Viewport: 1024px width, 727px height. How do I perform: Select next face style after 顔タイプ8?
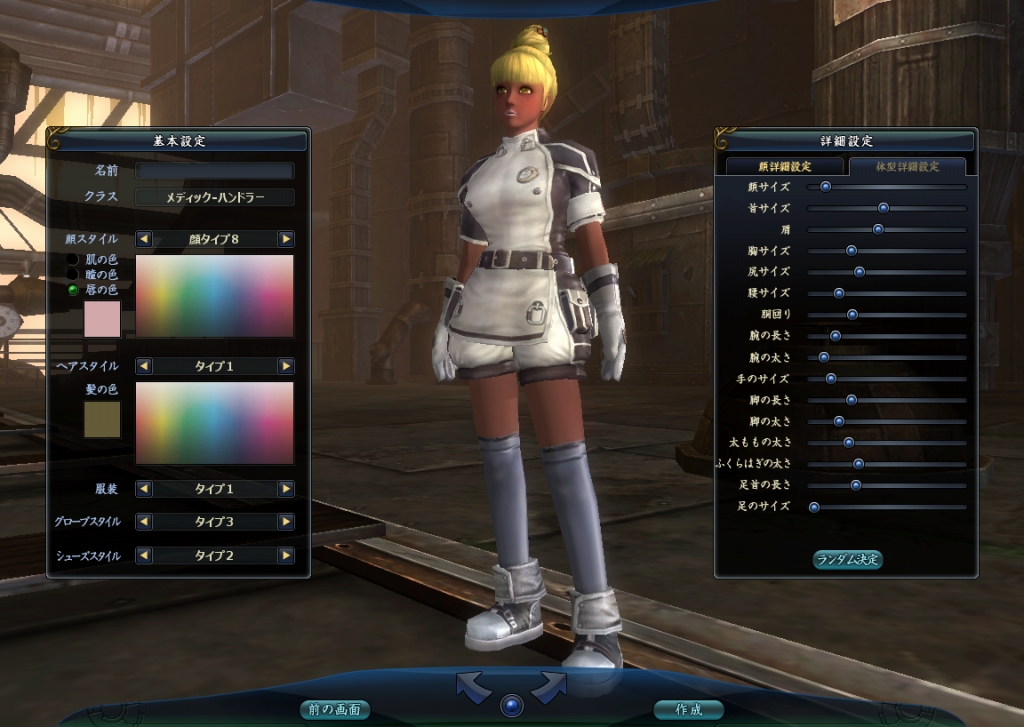(x=286, y=239)
